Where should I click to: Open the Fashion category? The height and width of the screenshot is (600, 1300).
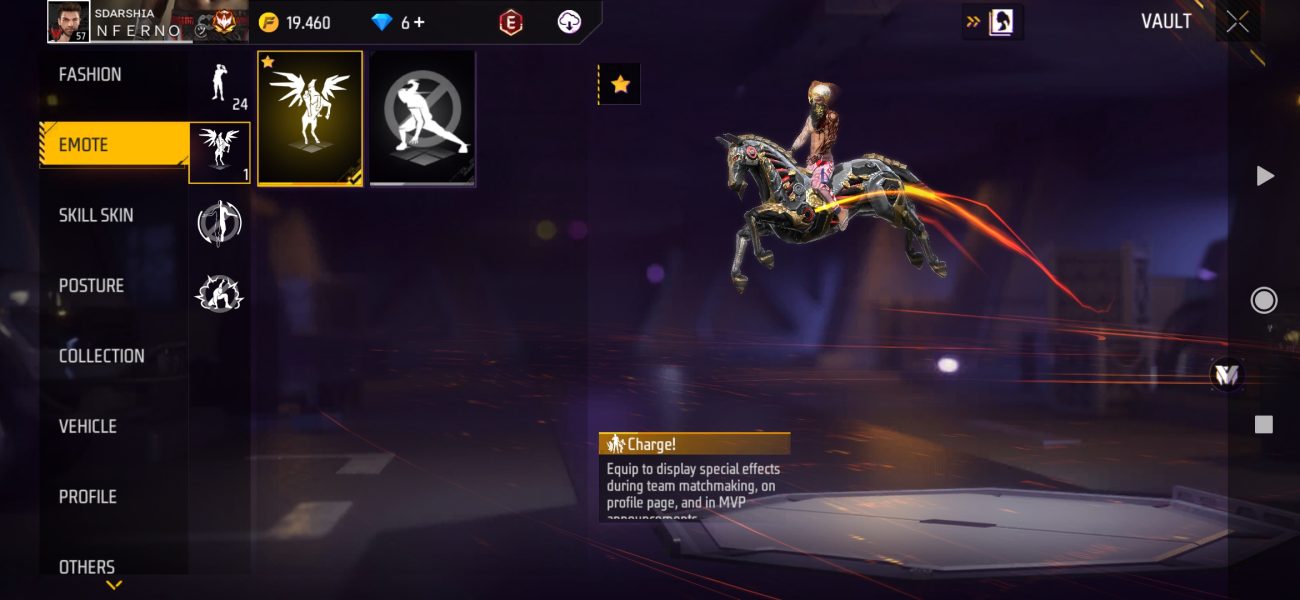pos(90,75)
